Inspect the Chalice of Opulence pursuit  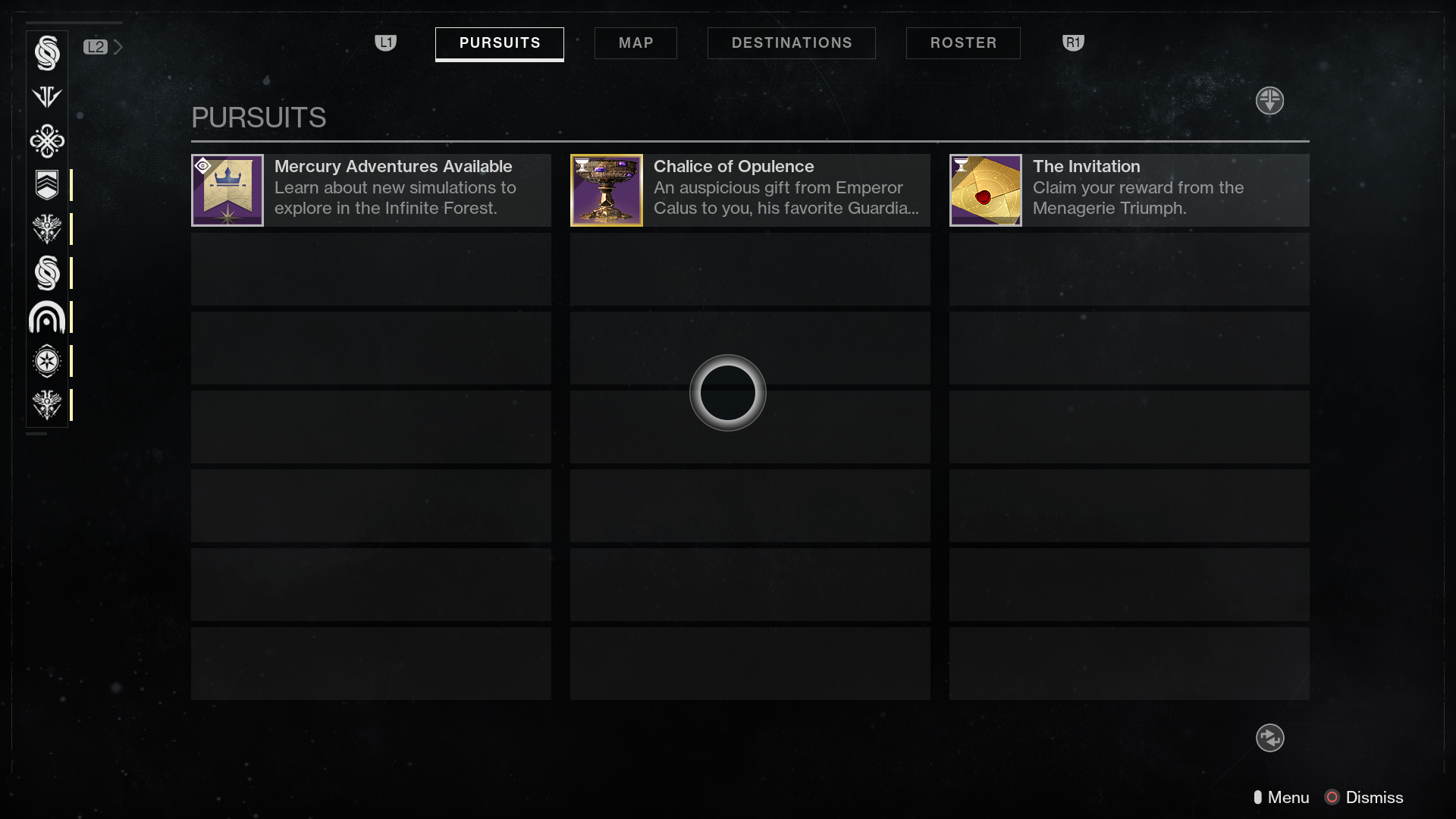(x=750, y=190)
